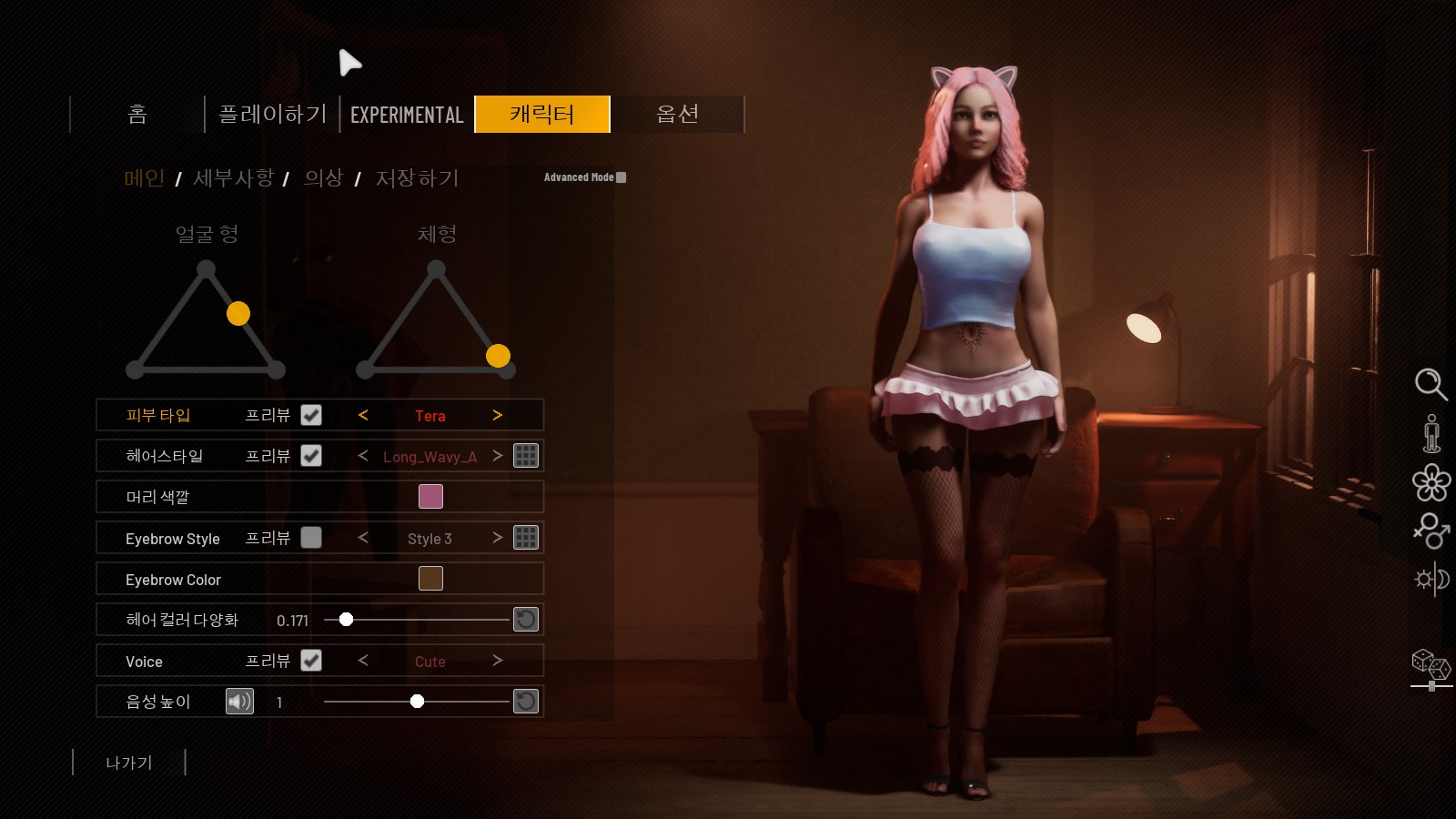Choose the next skin type after Tera

point(497,415)
